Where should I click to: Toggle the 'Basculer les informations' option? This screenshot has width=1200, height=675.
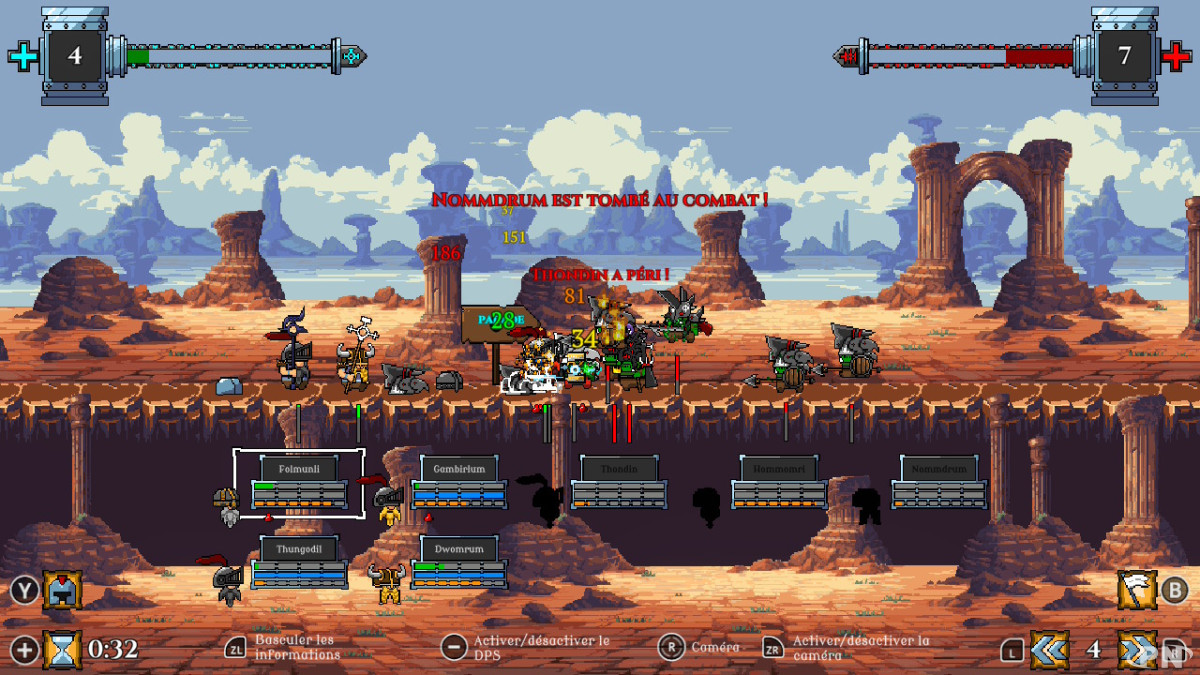point(294,647)
